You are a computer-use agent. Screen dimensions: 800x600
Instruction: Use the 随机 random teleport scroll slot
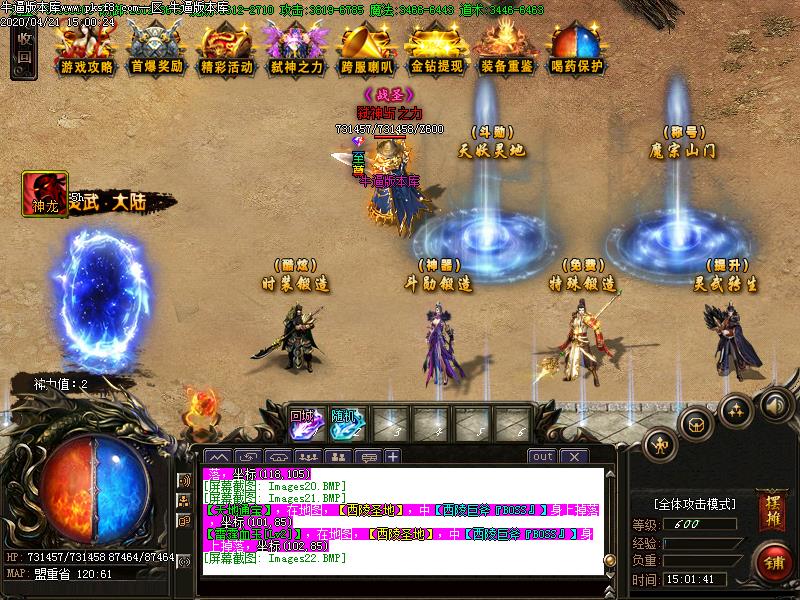pos(346,424)
